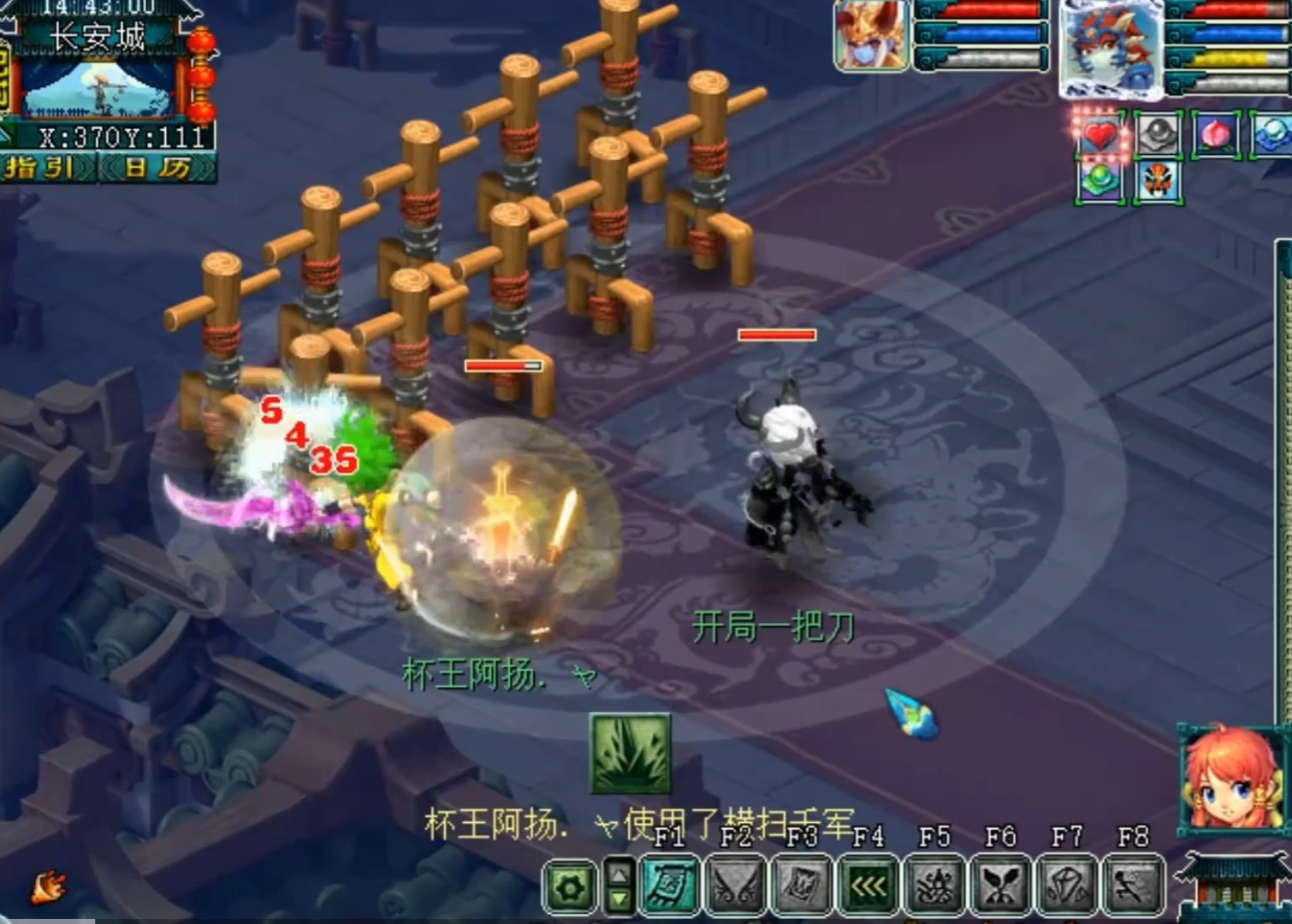The width and height of the screenshot is (1292, 924).
Task: Activate the F8 running figure skill slot
Action: 1132,885
